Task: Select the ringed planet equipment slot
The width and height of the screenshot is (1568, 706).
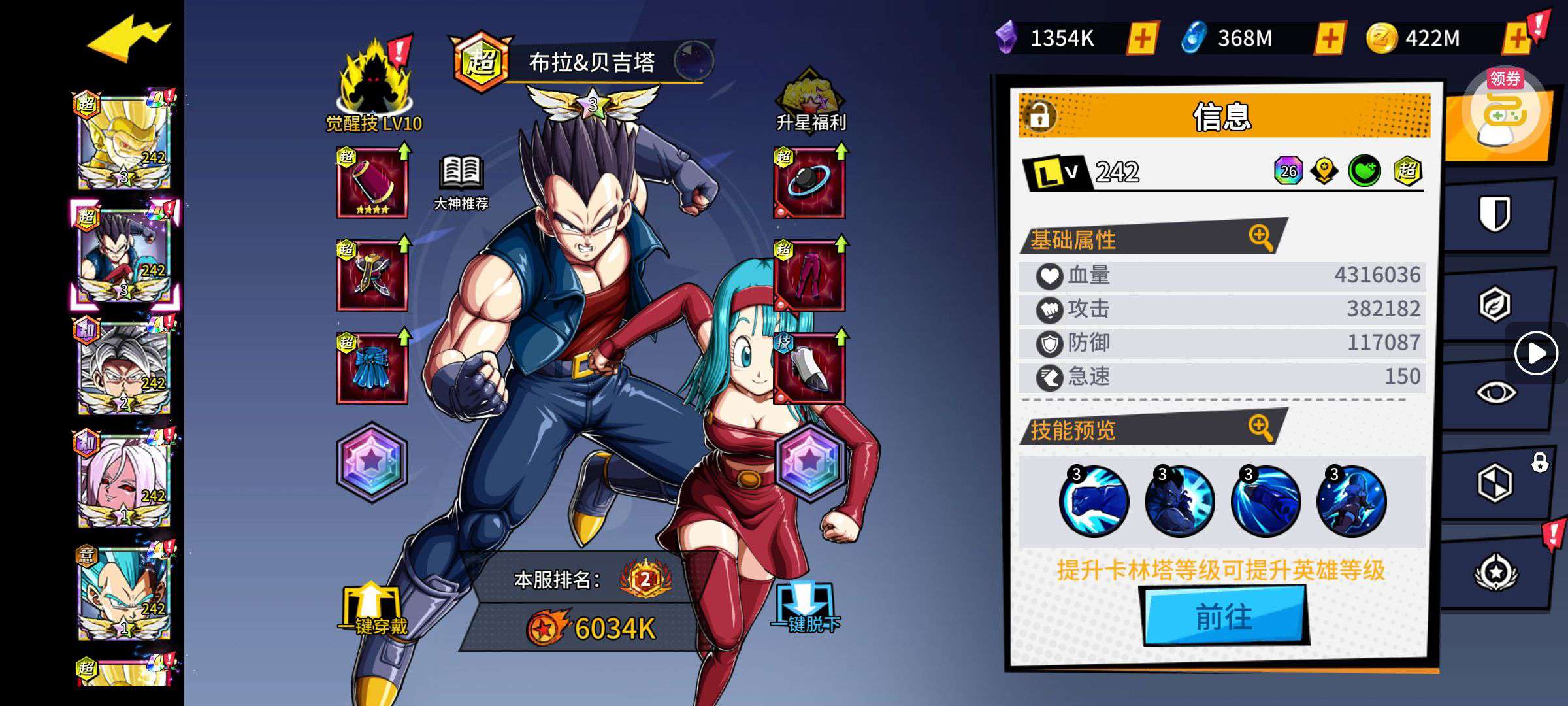Action: [x=809, y=183]
